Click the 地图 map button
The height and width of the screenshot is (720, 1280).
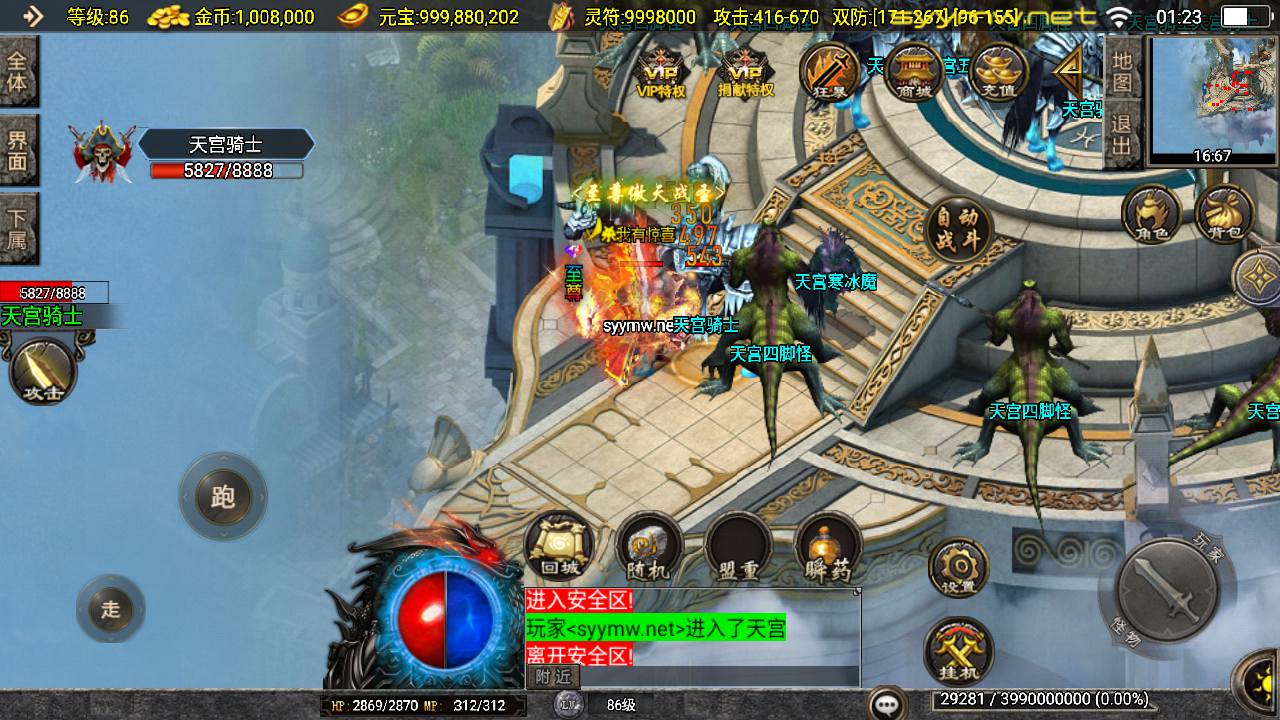(x=1122, y=71)
